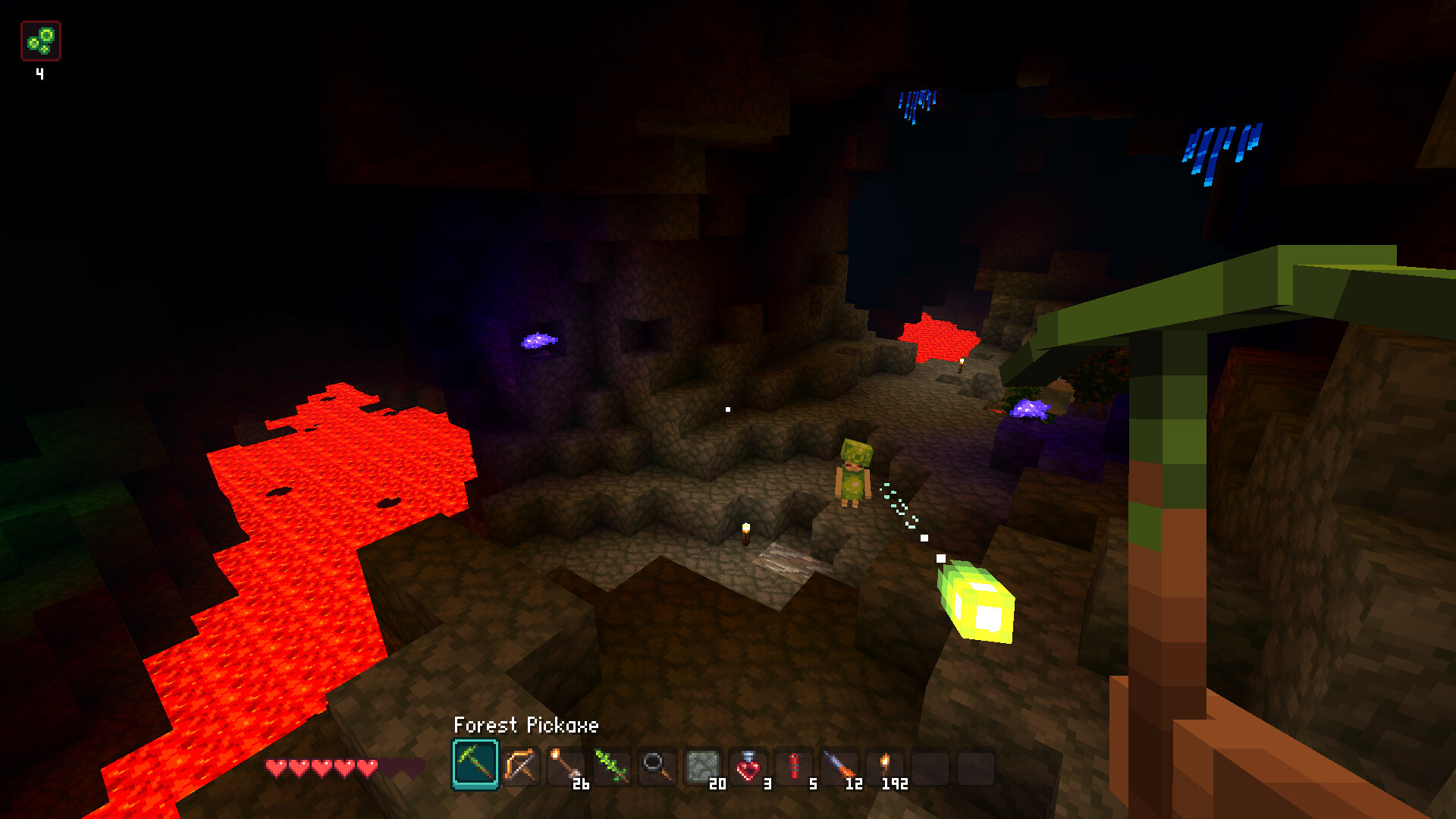Choose the green leafy sword slot
The image size is (1456, 819).
612,766
